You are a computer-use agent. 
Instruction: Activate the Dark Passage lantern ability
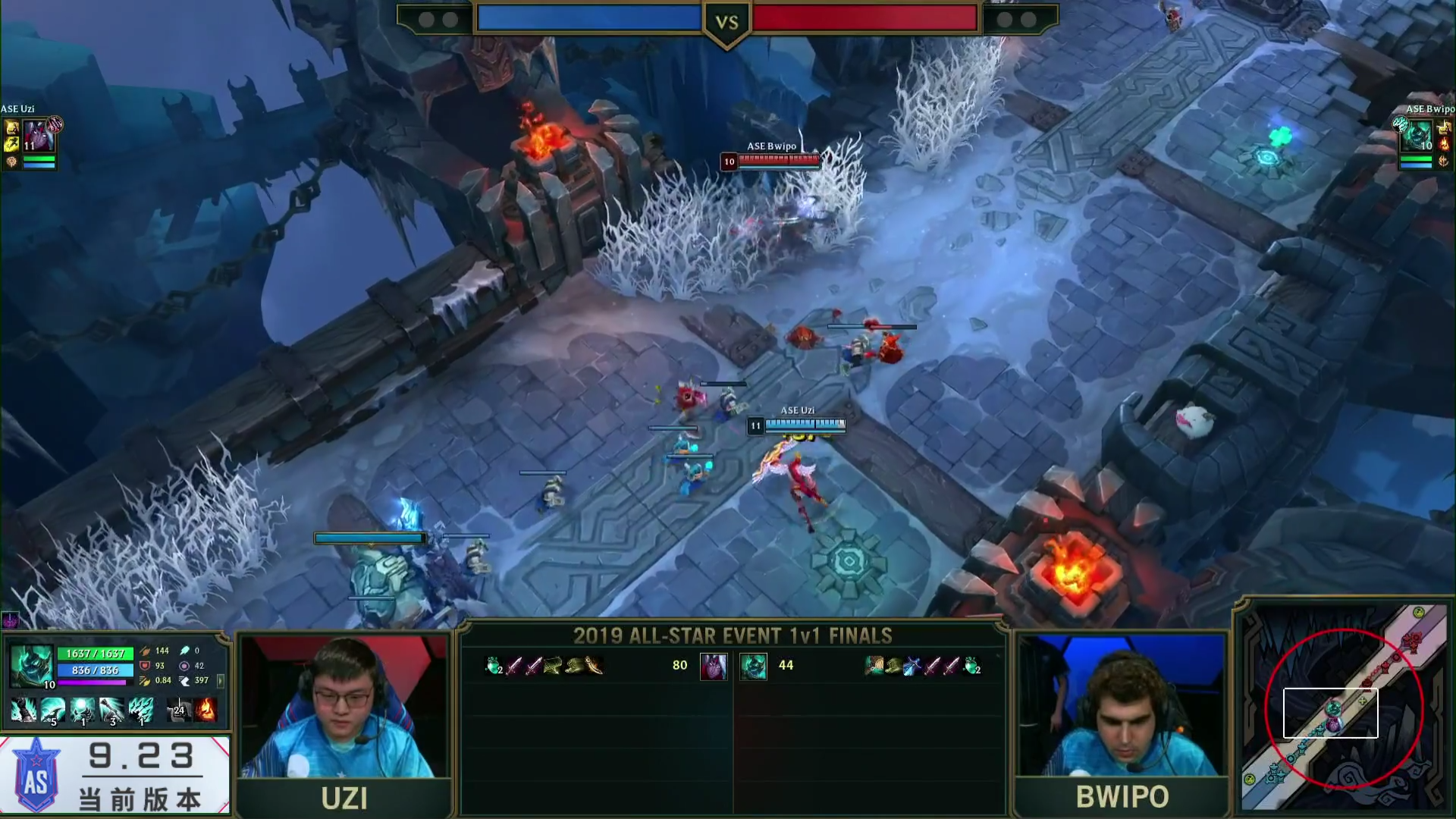[x=82, y=711]
